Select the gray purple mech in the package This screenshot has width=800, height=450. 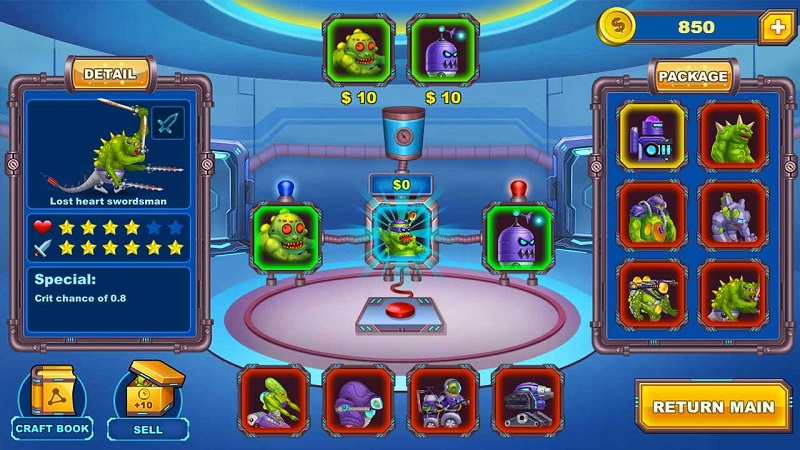733,214
